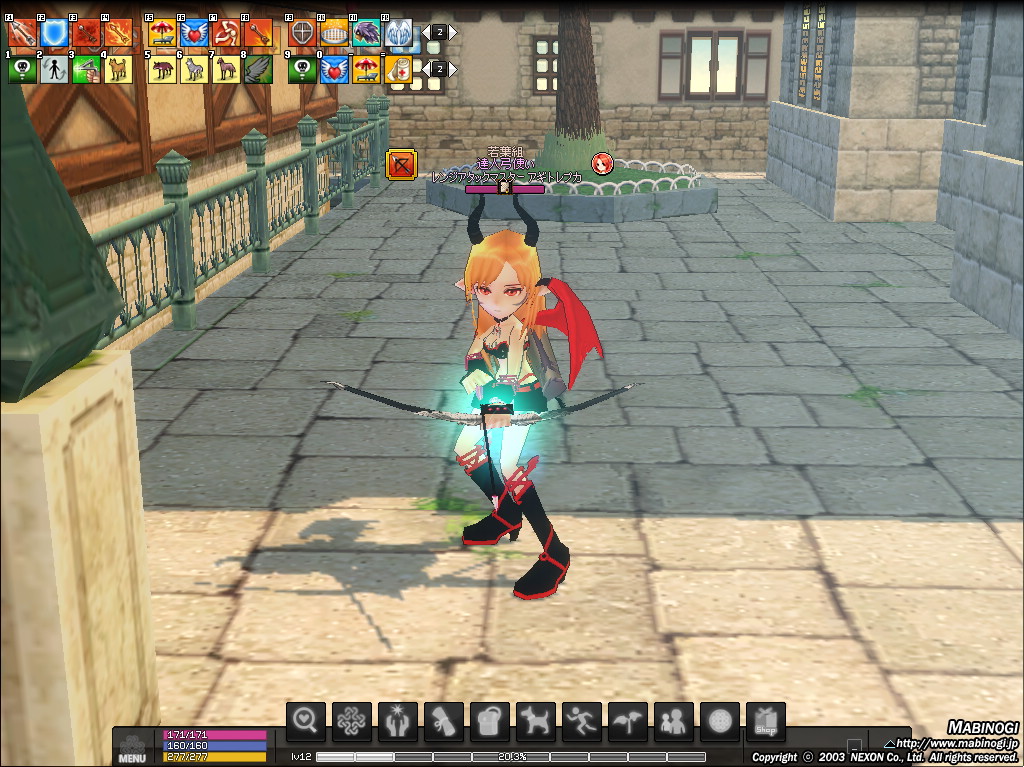
Task: Open the Shop button
Action: click(x=765, y=721)
